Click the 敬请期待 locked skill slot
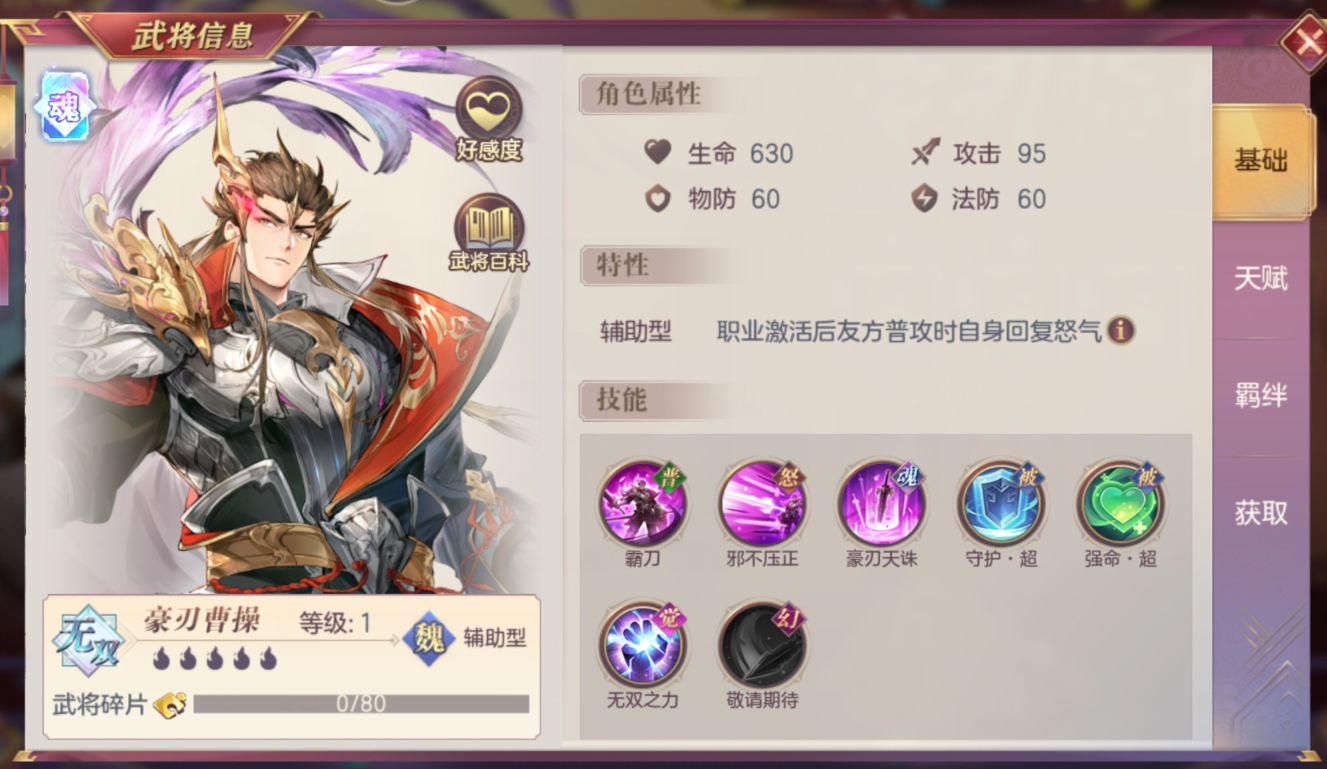 [762, 647]
